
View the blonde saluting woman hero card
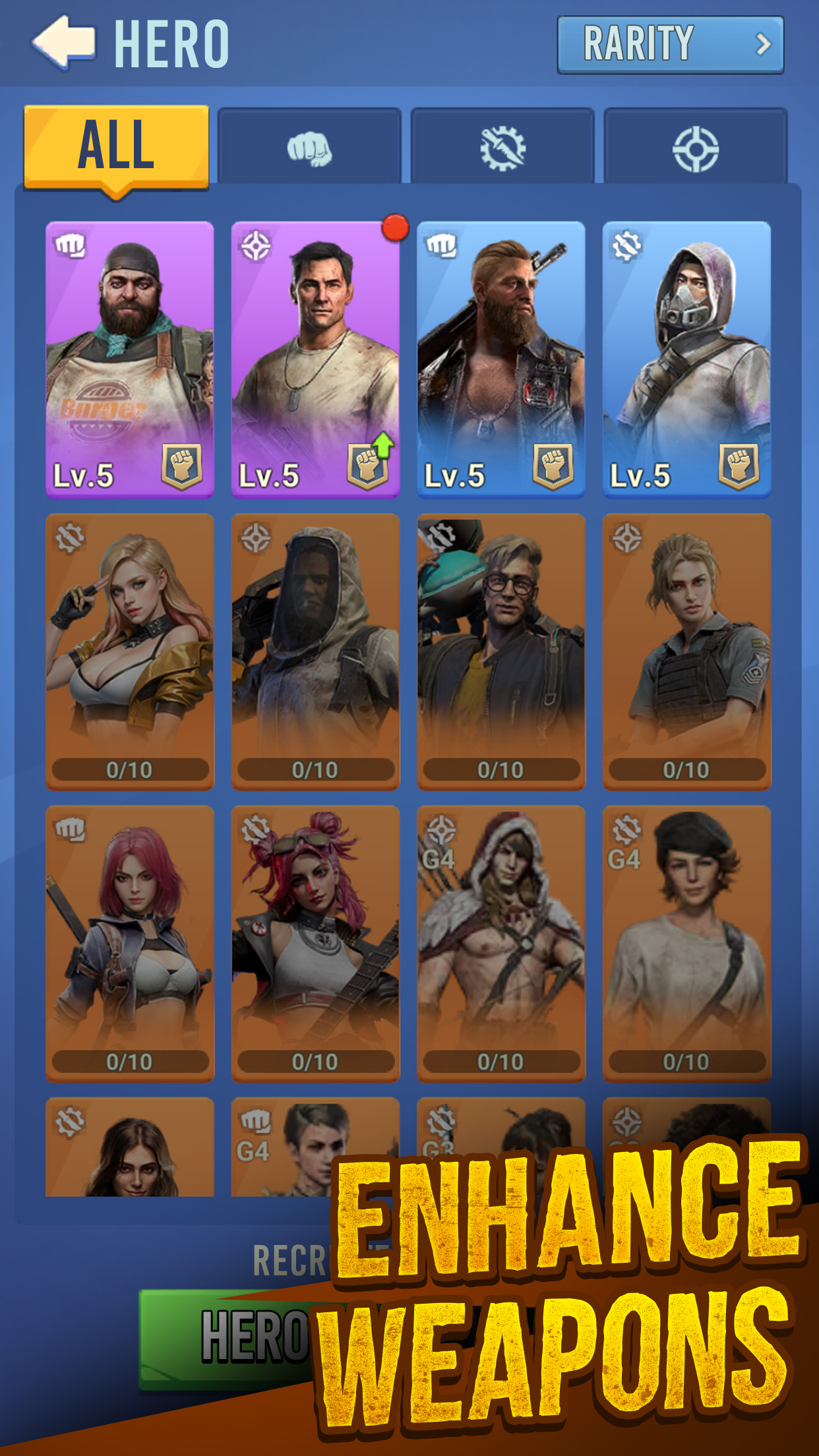click(130, 651)
